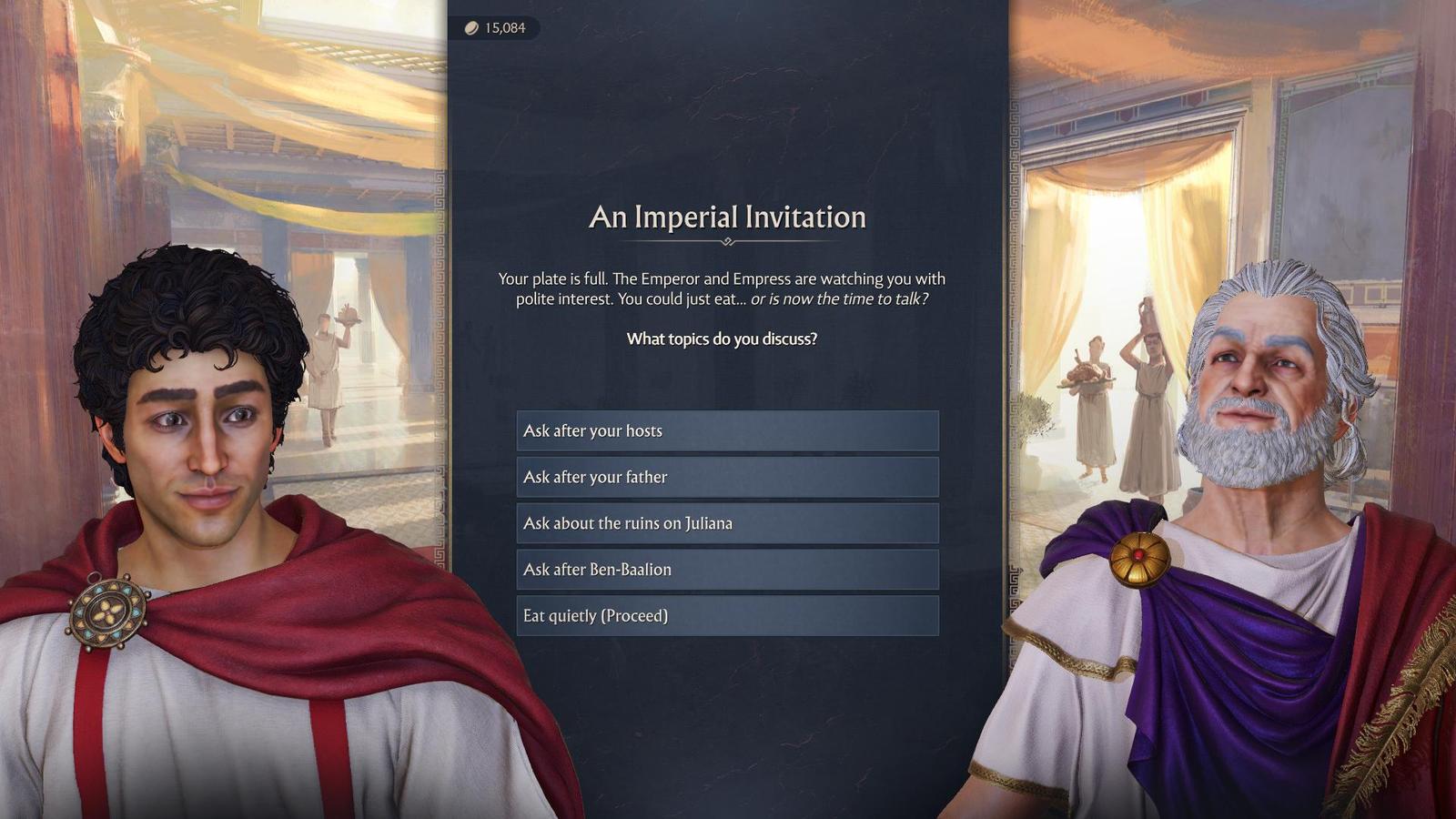Click the currency pill in the top corner
This screenshot has height=819, width=1456.
pos(491,26)
